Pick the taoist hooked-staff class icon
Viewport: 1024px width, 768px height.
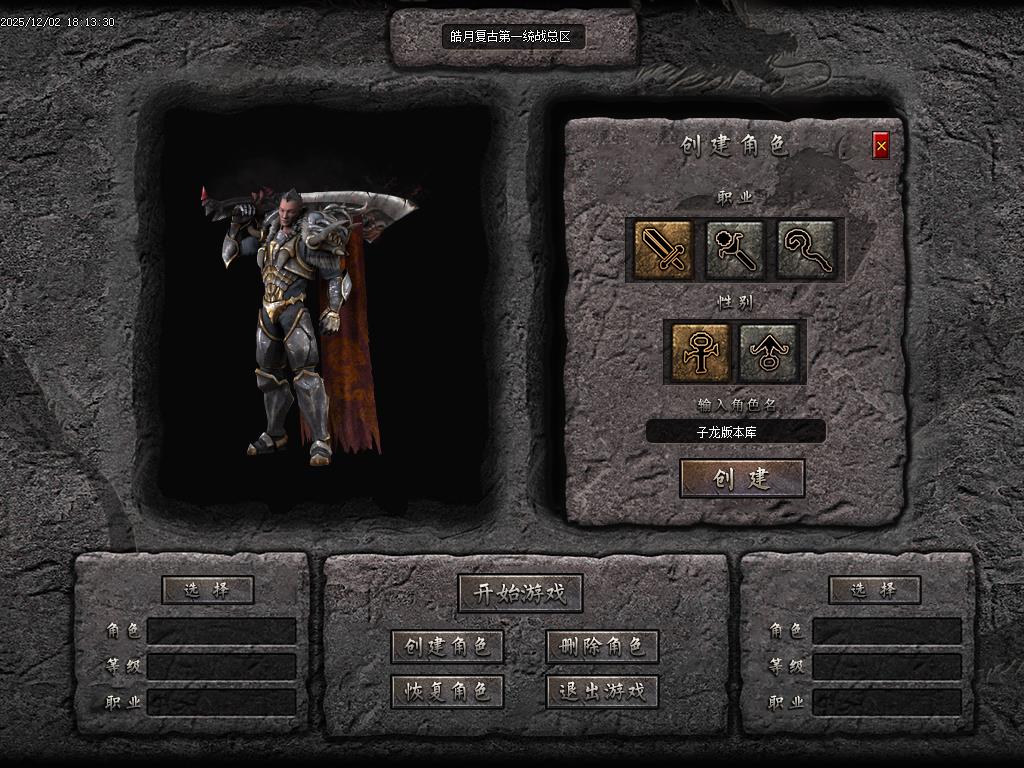806,249
